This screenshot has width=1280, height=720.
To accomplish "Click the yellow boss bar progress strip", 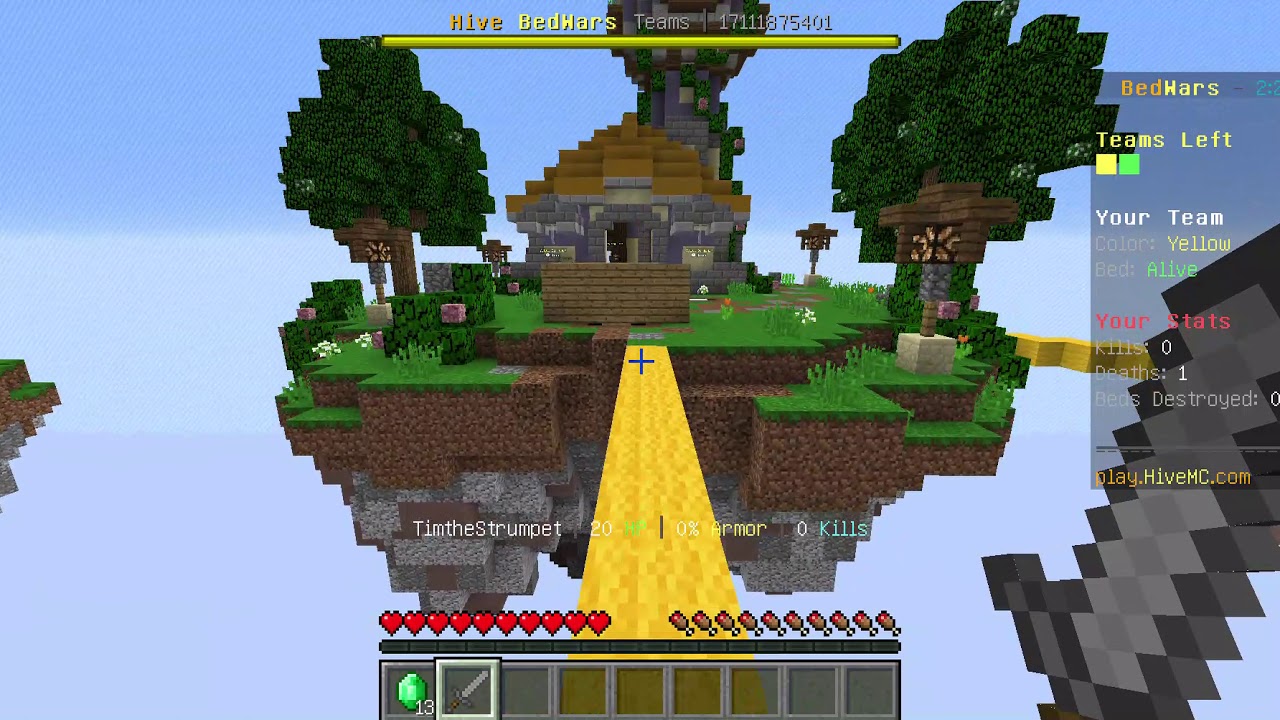I will (640, 42).
